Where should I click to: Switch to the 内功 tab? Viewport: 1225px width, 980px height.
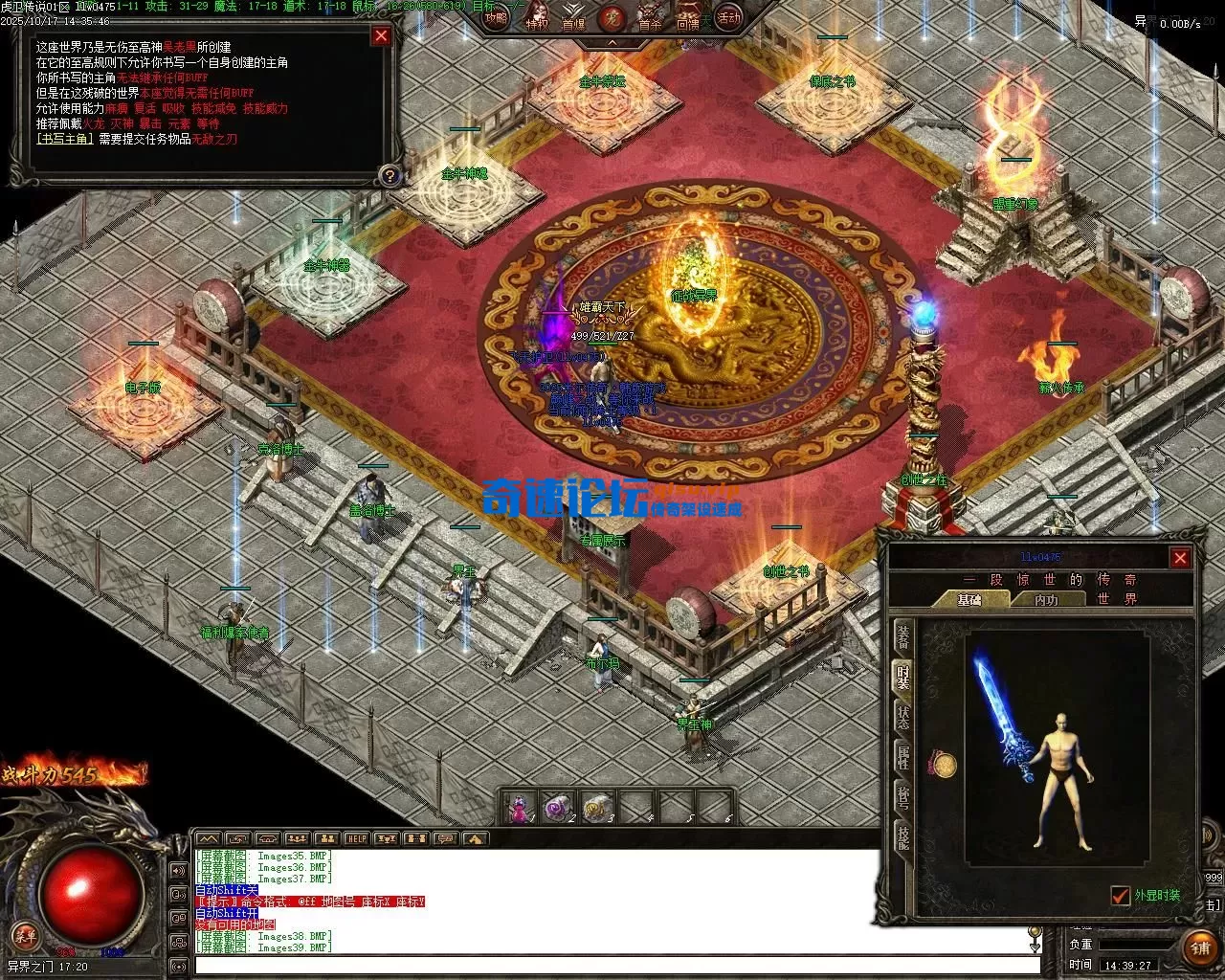tap(1046, 600)
